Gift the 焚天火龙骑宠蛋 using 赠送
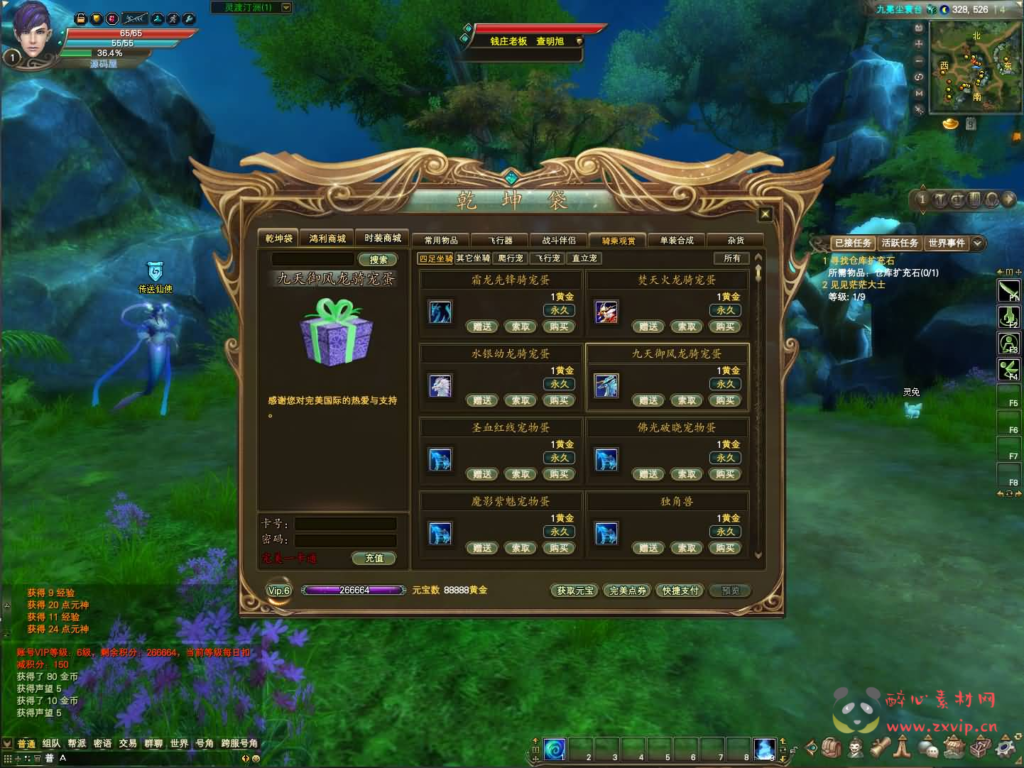Image resolution: width=1024 pixels, height=768 pixels. coord(648,326)
